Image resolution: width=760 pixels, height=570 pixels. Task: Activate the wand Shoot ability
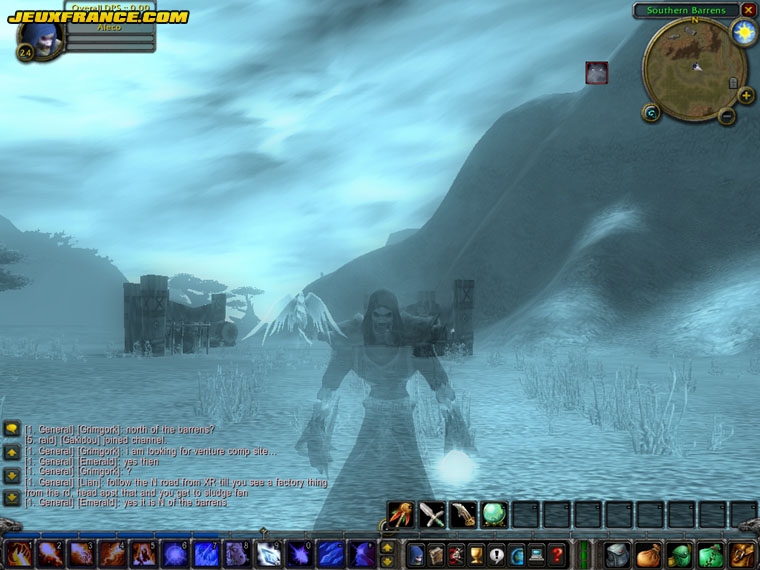point(401,515)
